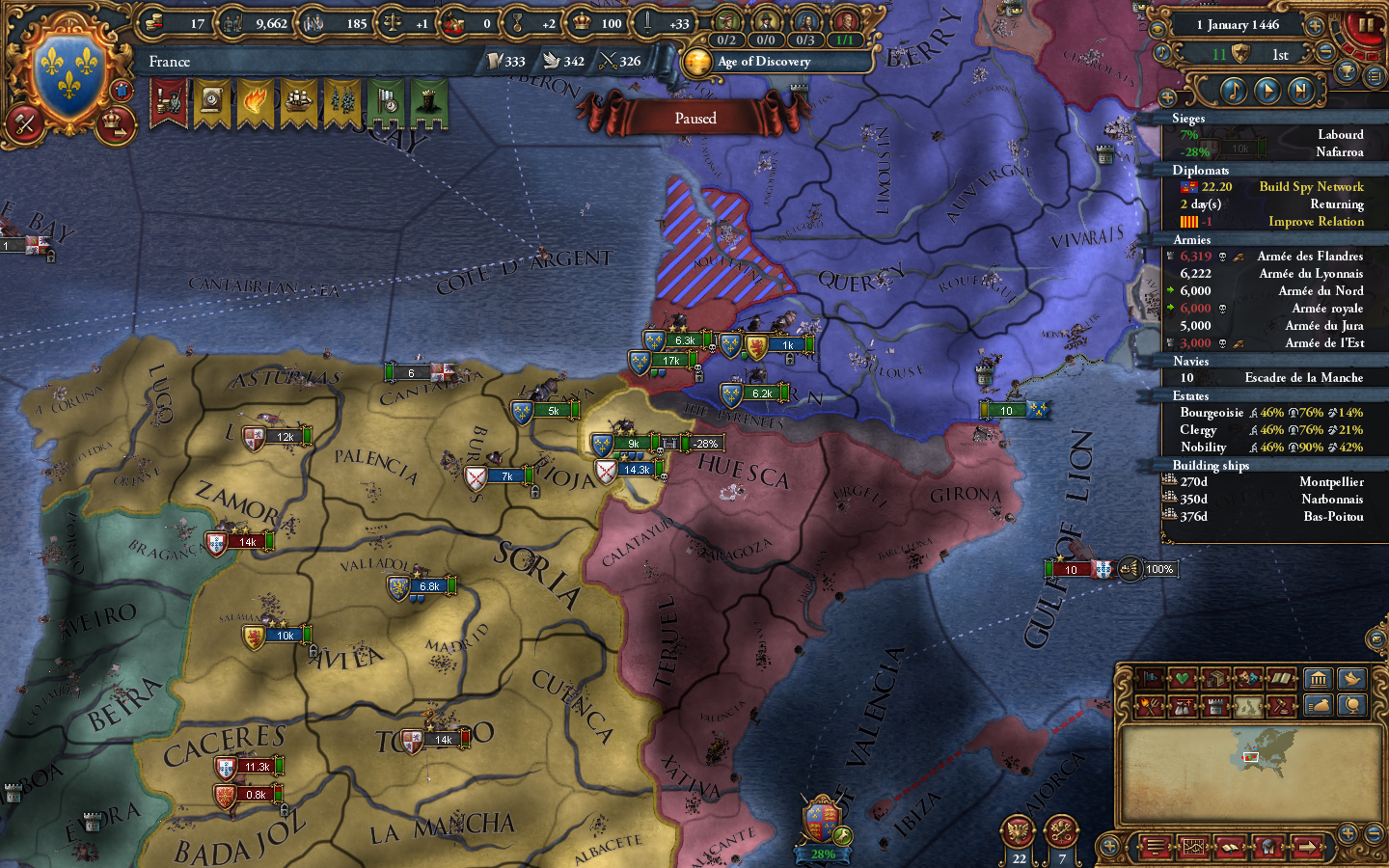Select Armée des Flandres in the outliner
Viewport: 1389px width, 868px height.
[1308, 257]
